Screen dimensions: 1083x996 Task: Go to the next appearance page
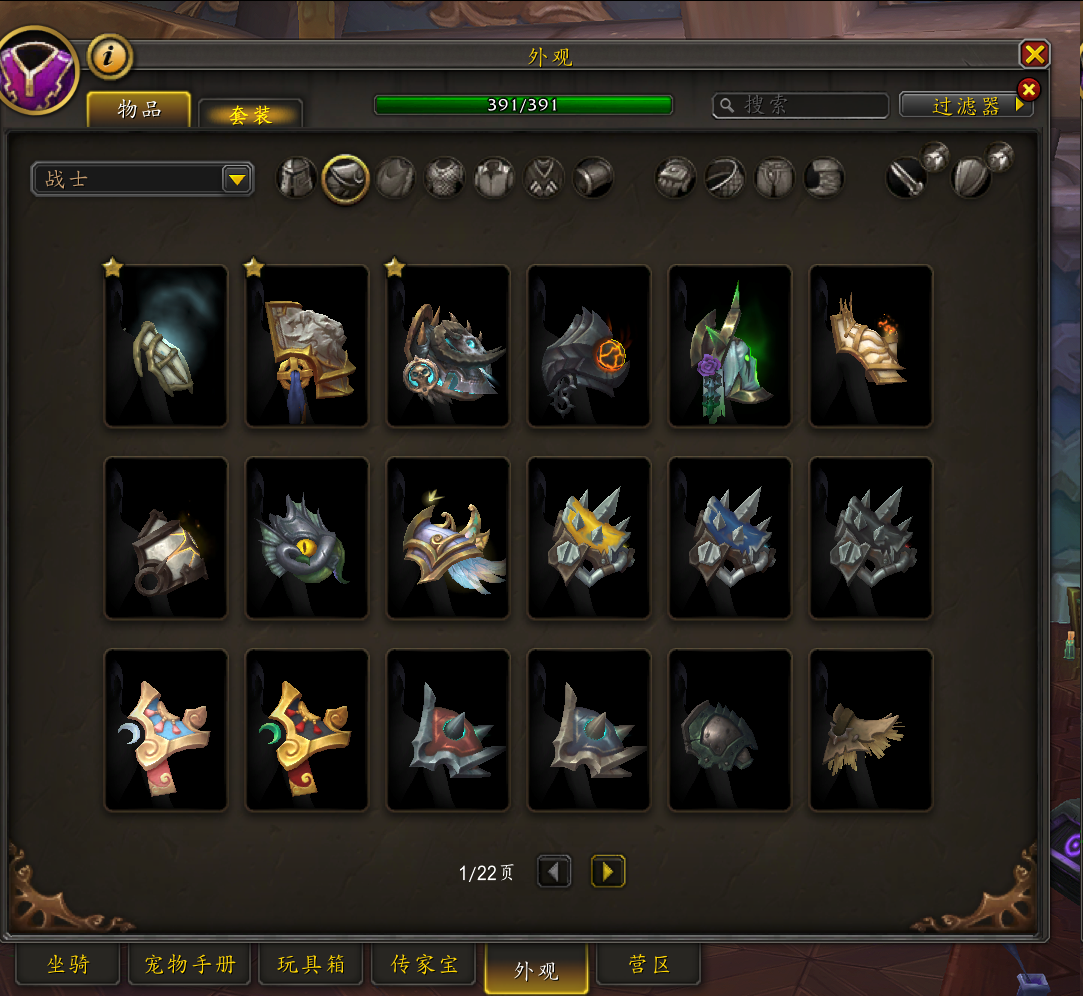[x=607, y=872]
